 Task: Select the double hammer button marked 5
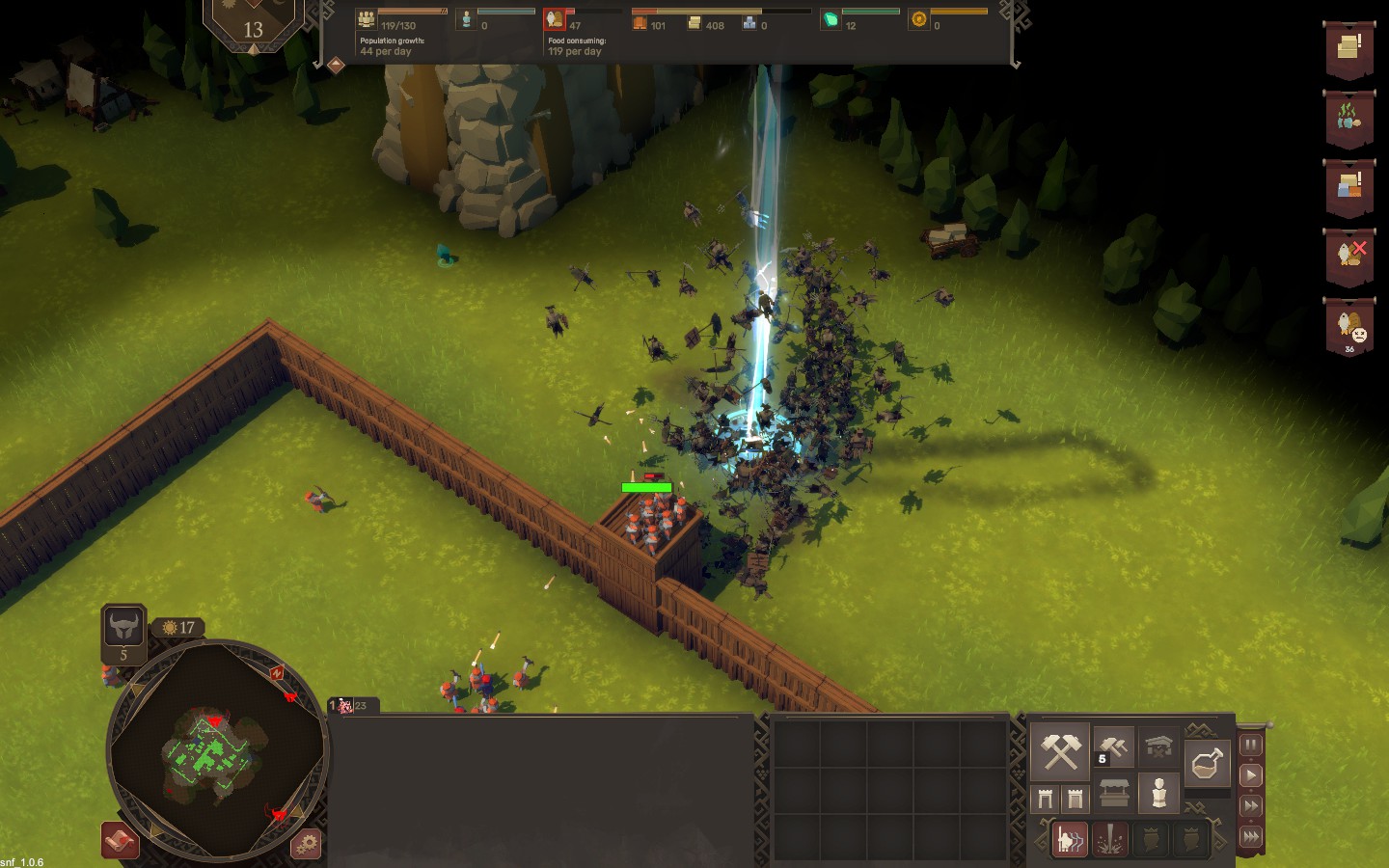tap(1113, 746)
